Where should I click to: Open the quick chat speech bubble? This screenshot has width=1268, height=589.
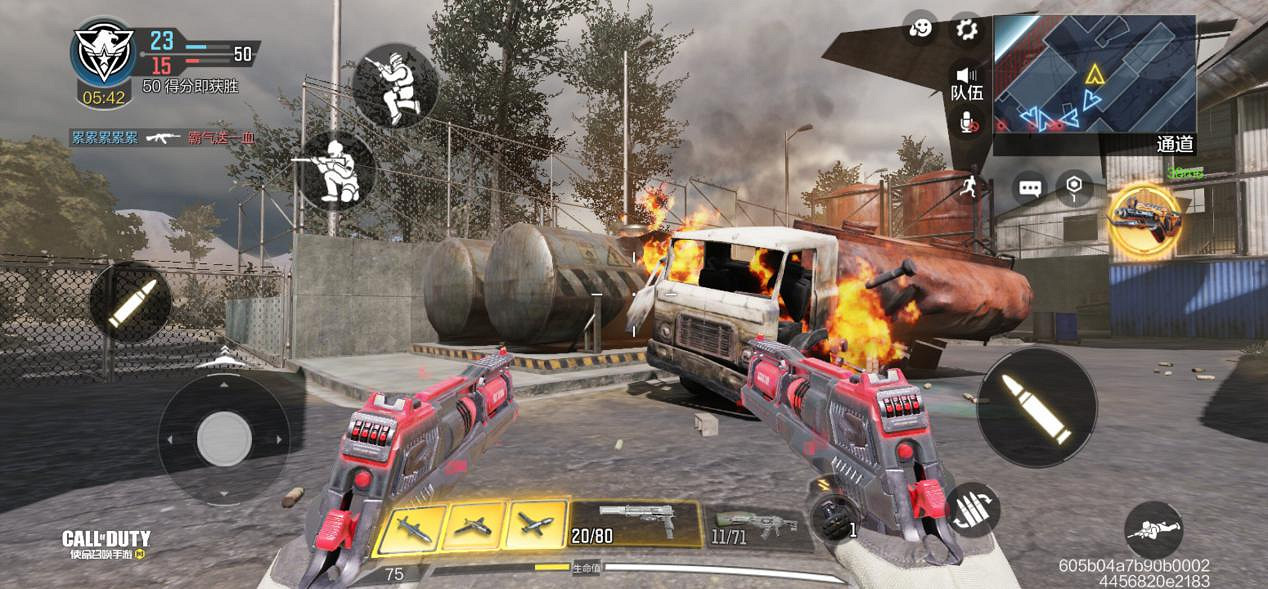tap(1029, 187)
